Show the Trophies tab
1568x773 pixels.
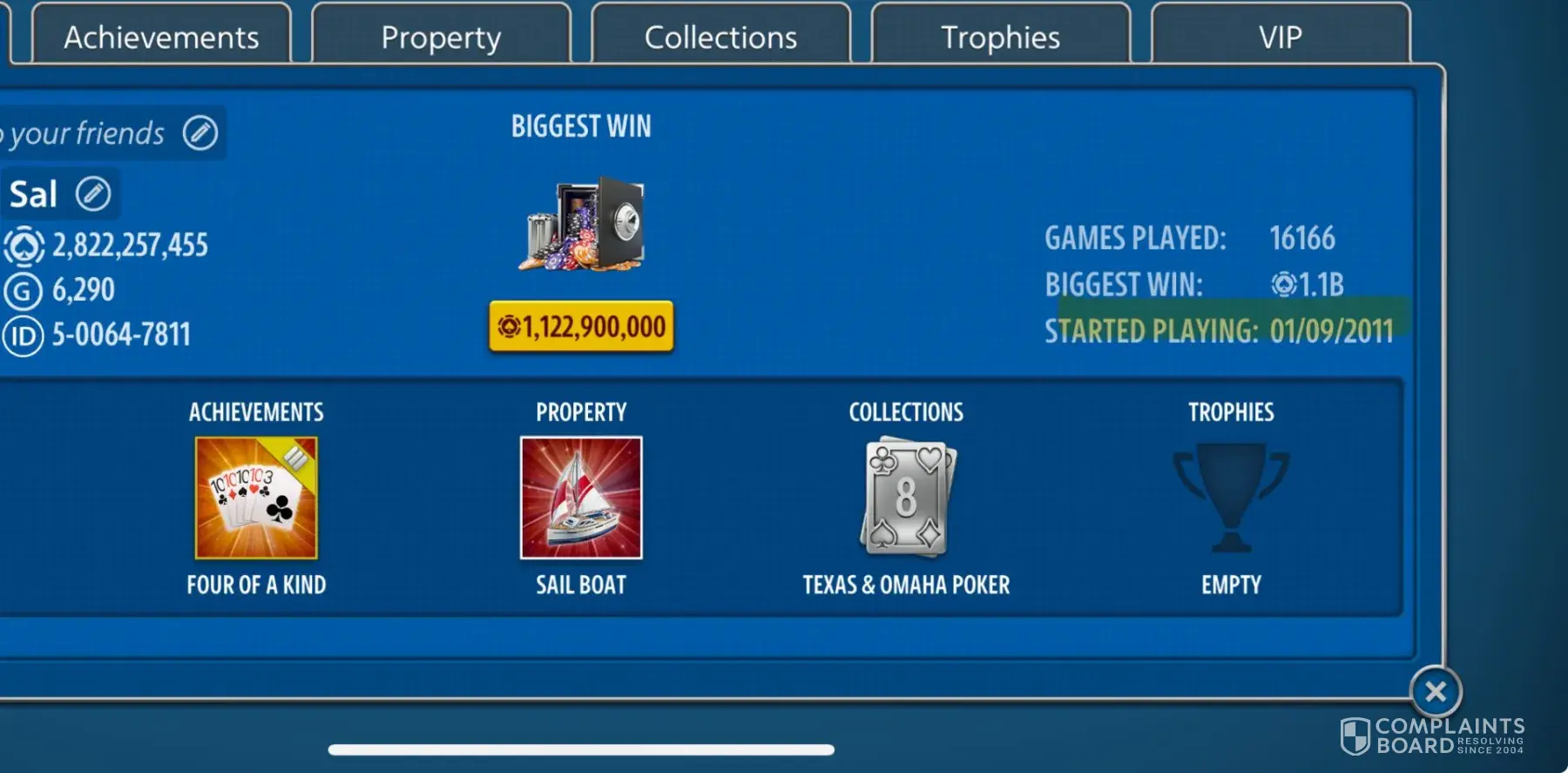pyautogui.click(x=1000, y=37)
